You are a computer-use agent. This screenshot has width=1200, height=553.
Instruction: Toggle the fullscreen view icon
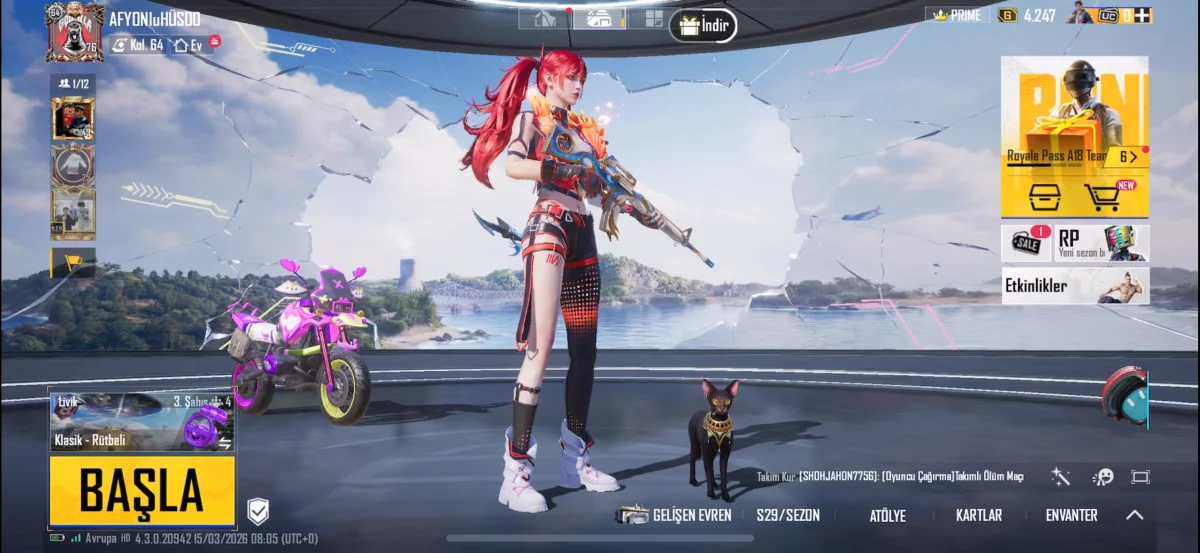click(x=1141, y=477)
